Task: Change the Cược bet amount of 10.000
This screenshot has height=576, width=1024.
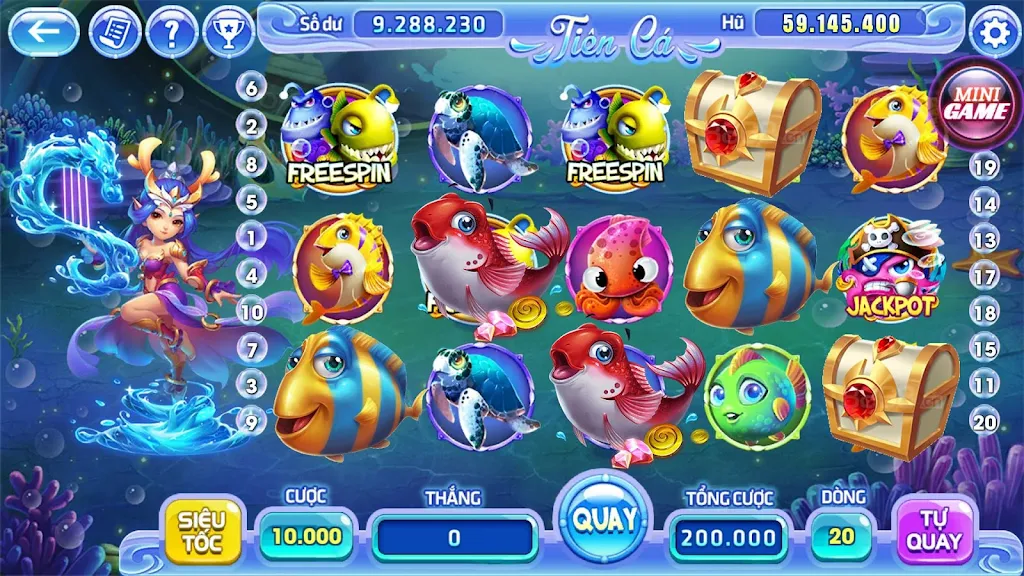Action: pyautogui.click(x=306, y=536)
